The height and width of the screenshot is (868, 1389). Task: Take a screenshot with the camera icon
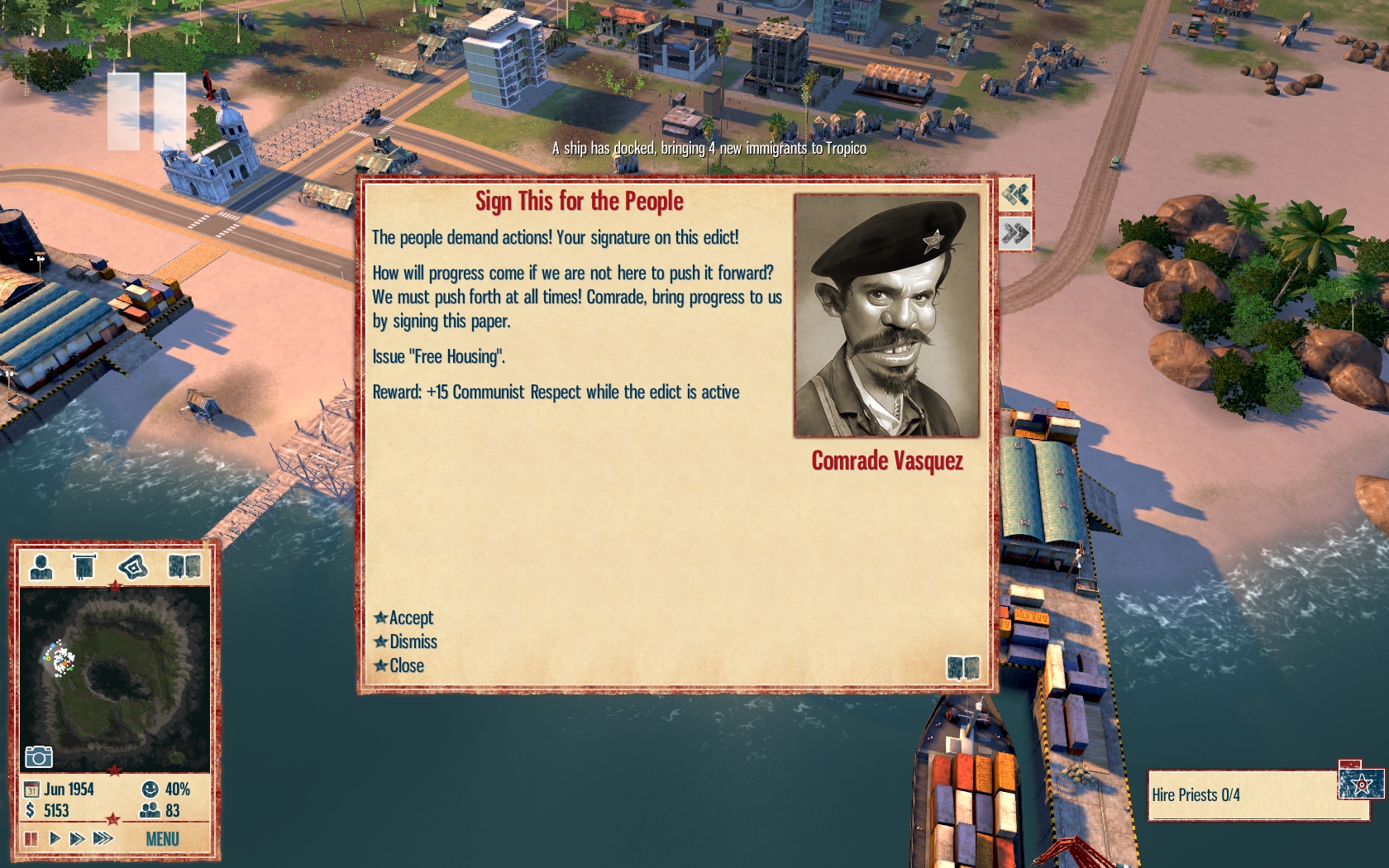pos(39,756)
